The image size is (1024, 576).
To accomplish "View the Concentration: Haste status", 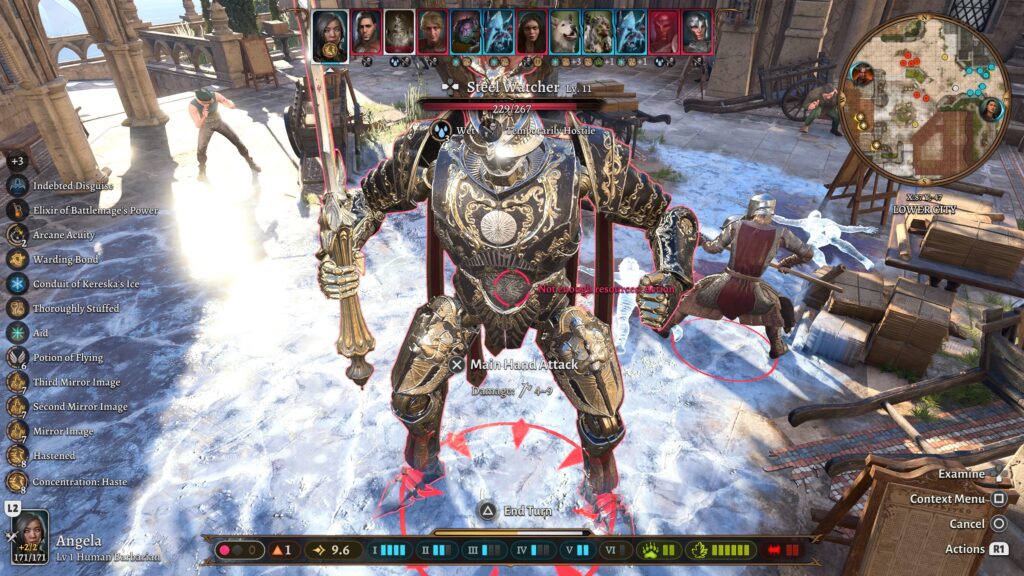I will (17, 481).
